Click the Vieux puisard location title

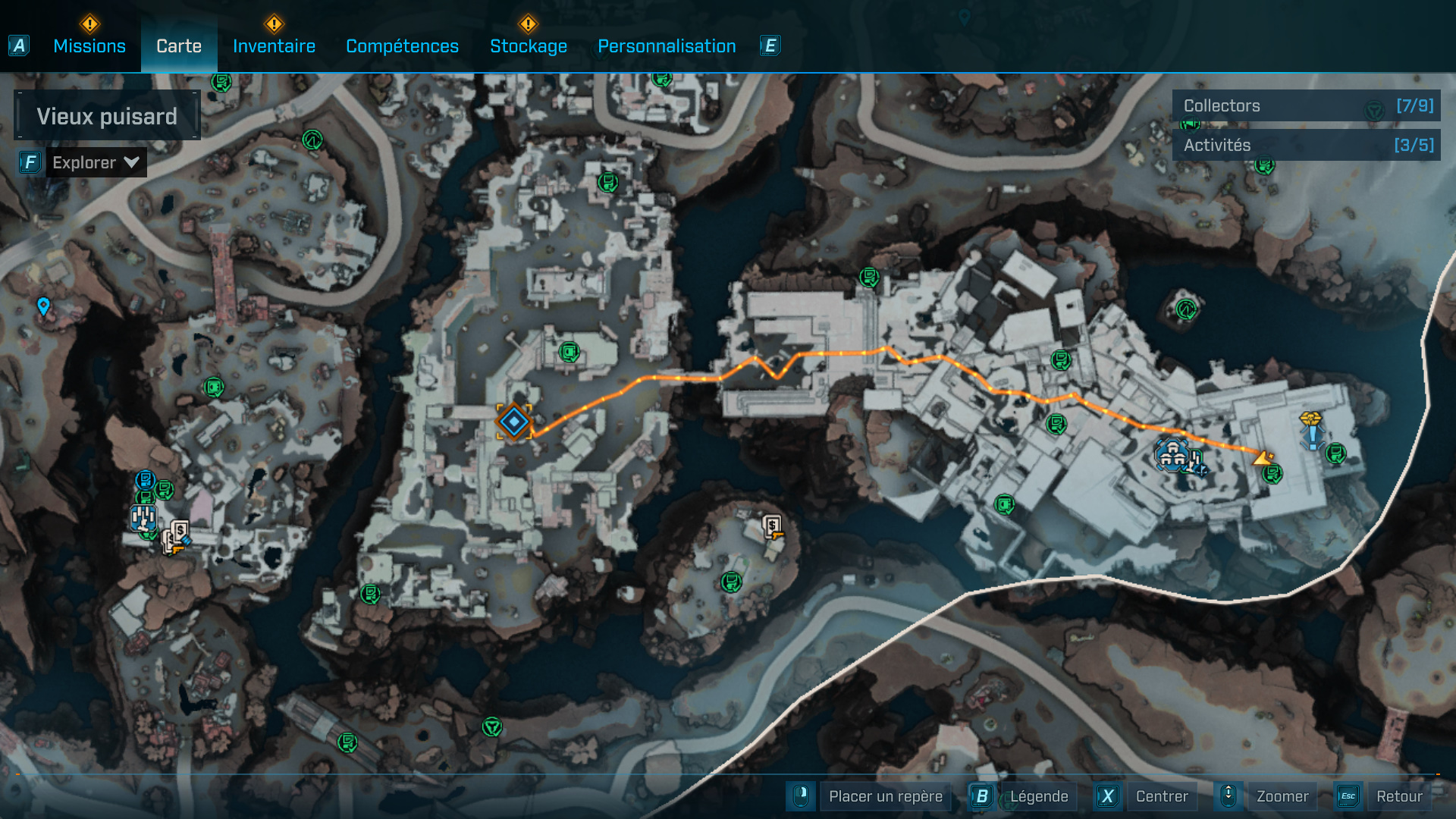(106, 115)
